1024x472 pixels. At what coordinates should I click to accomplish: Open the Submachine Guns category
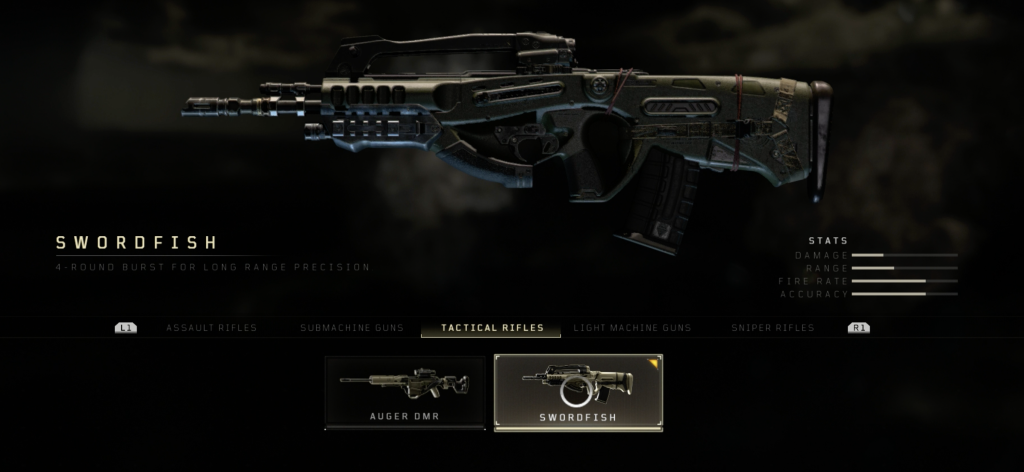point(350,328)
